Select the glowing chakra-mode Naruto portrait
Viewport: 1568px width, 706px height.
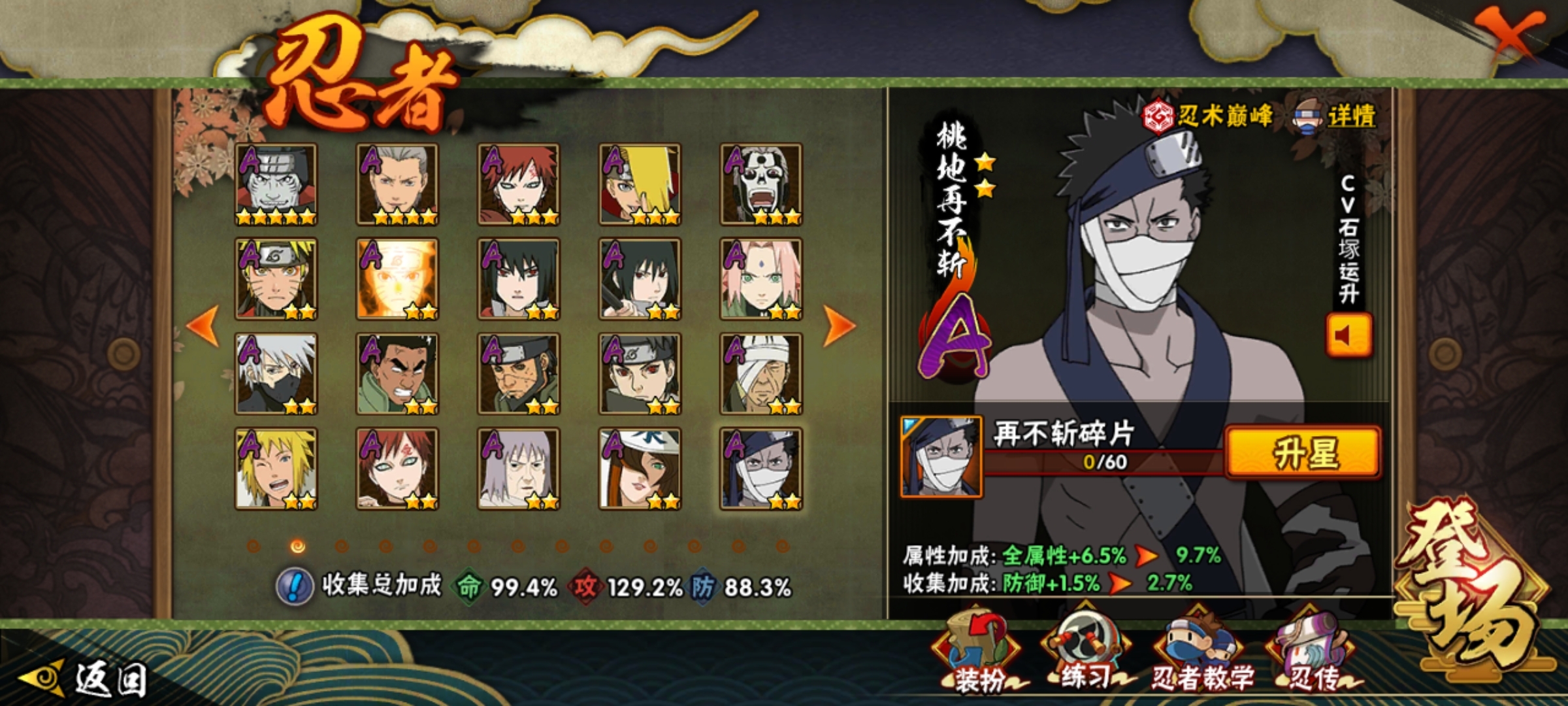click(x=397, y=279)
